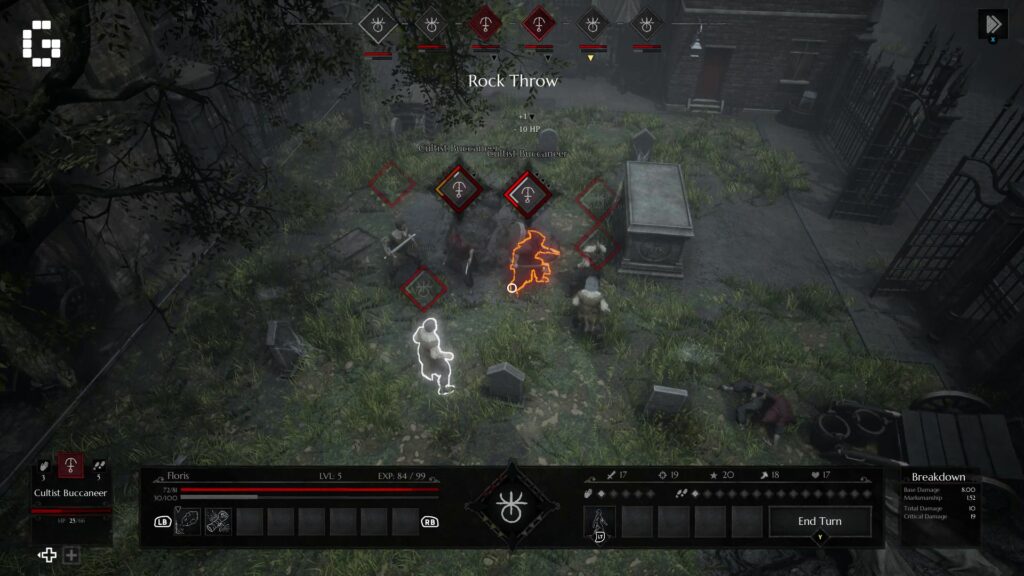Target the orange-ringed Cultist Buccaneer marker
This screenshot has width=1024, height=576.
point(457,187)
